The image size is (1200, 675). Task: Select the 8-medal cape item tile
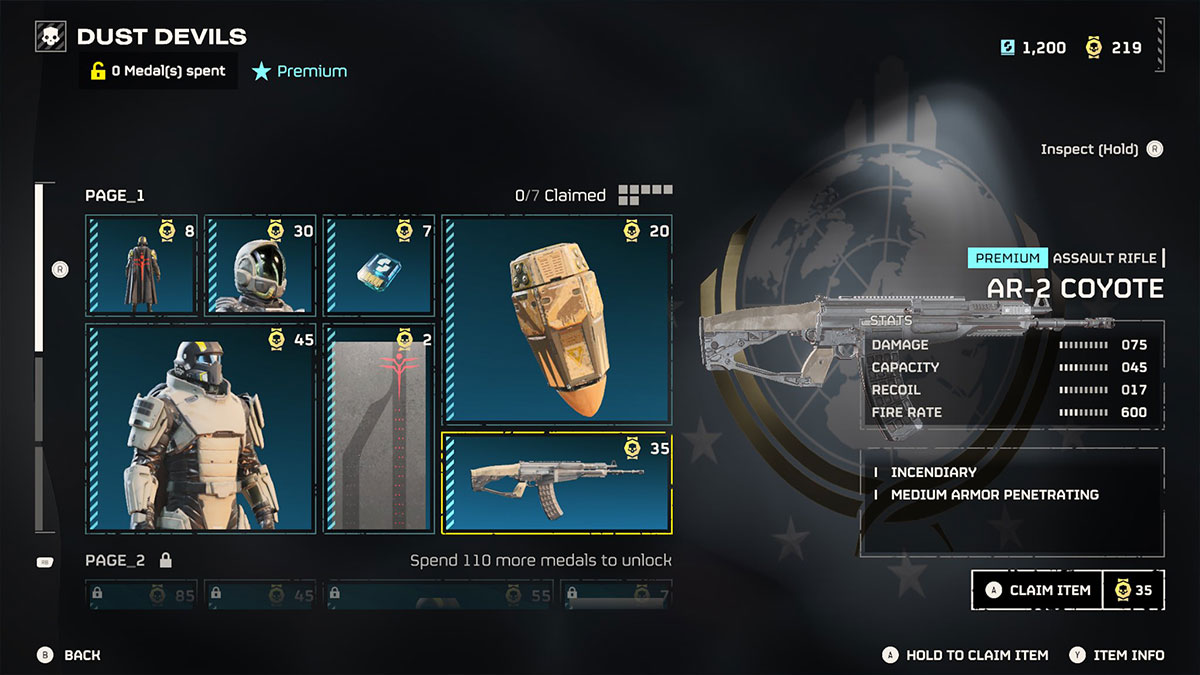pyautogui.click(x=141, y=266)
